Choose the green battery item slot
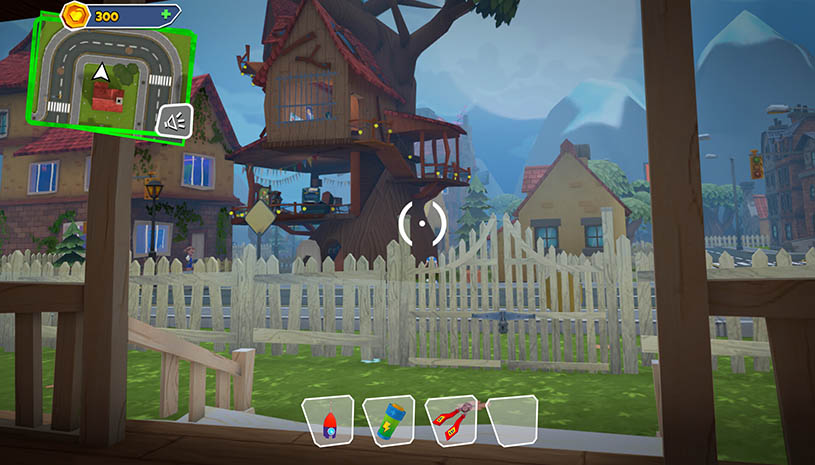815x465 pixels. (390, 420)
